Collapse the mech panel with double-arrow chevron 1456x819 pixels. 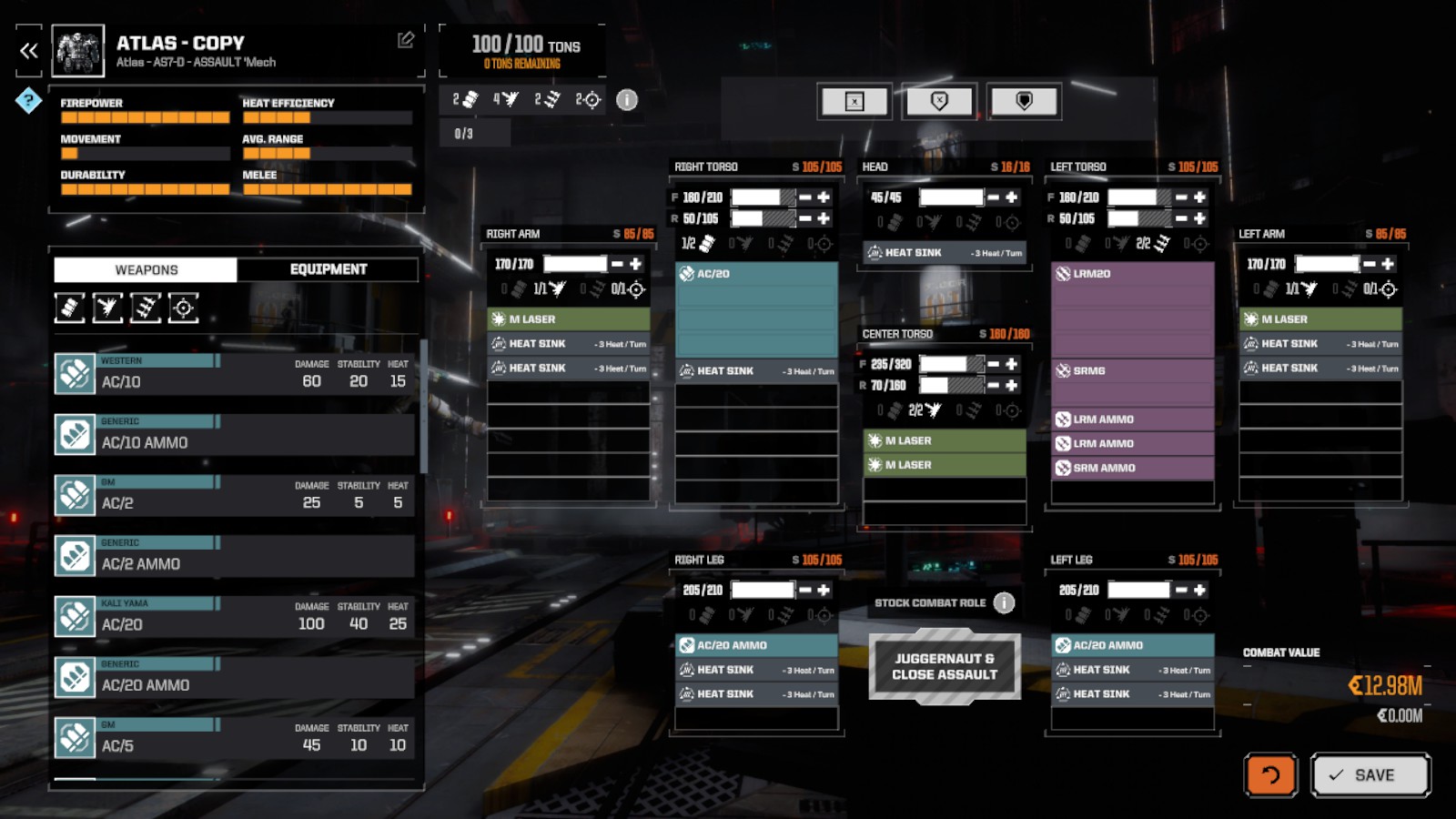27,51
